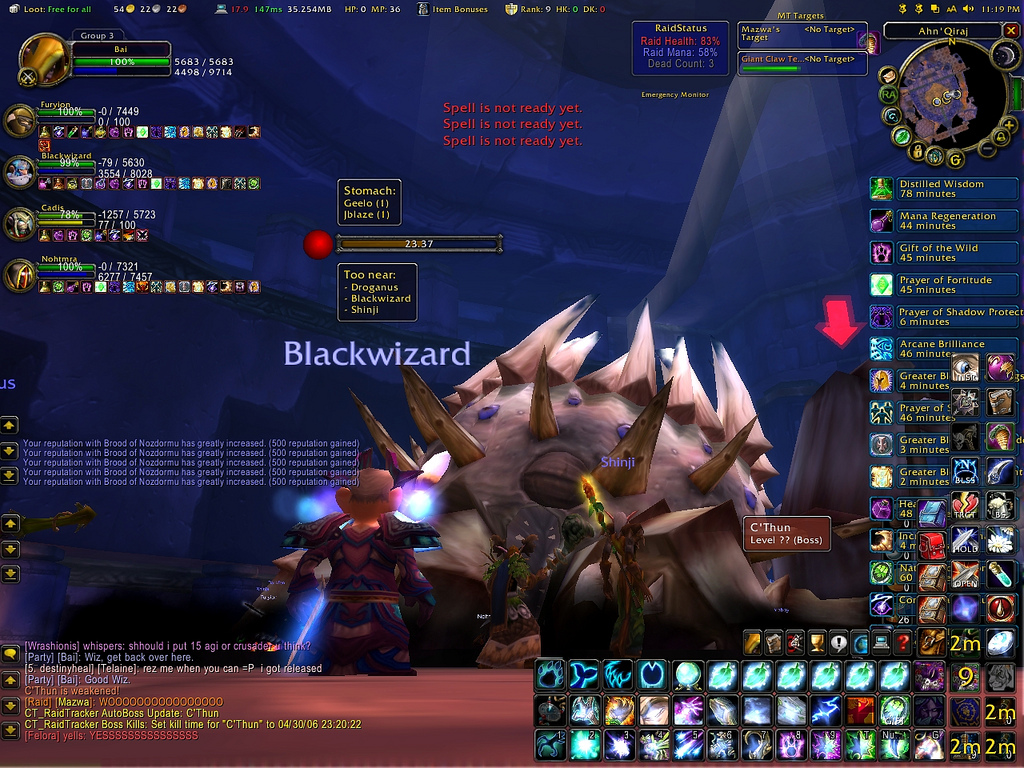This screenshot has width=1024, height=768.
Task: Target party member Furyion's portrait
Action: click(x=20, y=121)
